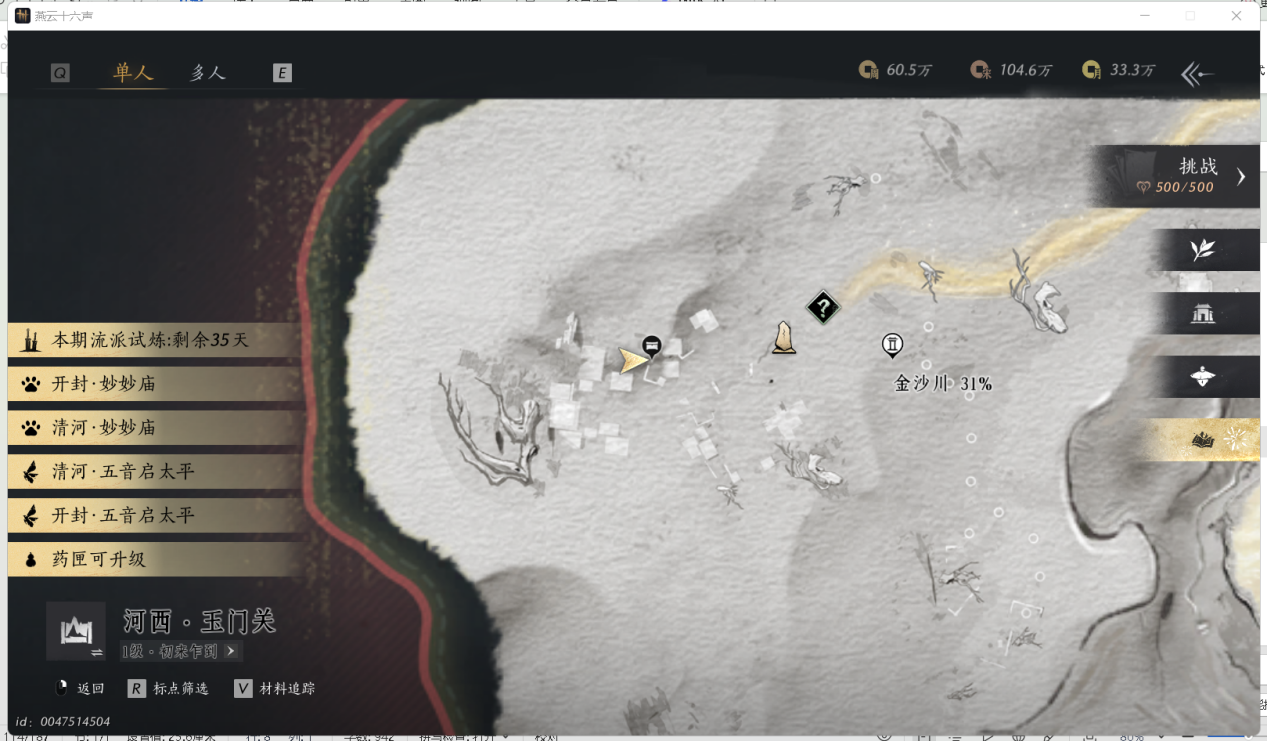Select the gold book and firework category
Screen dimensions: 1267x741
pyautogui.click(x=1203, y=440)
